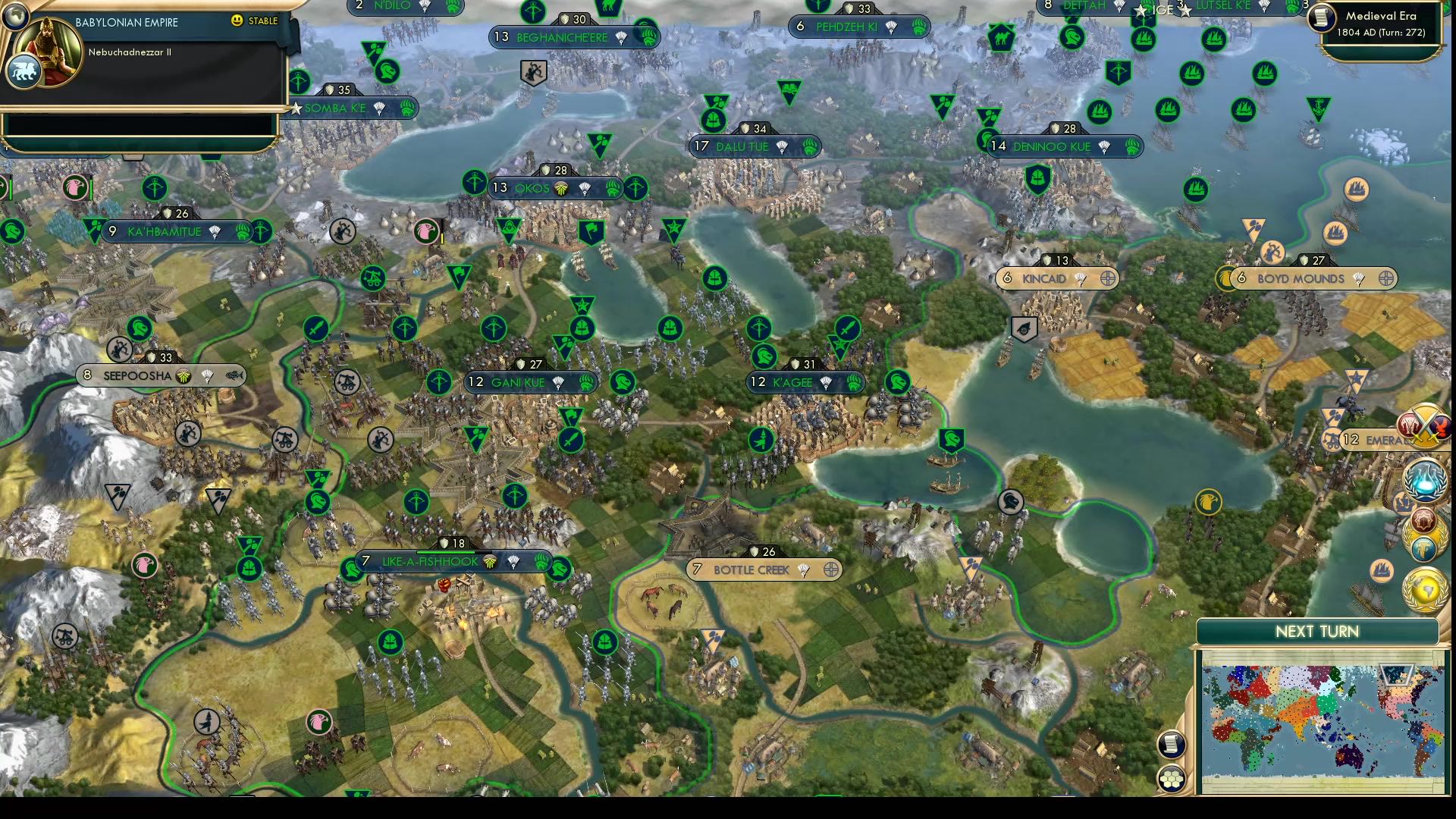This screenshot has height=819, width=1456.
Task: Select the Bottle Creek city banner
Action: coord(766,570)
